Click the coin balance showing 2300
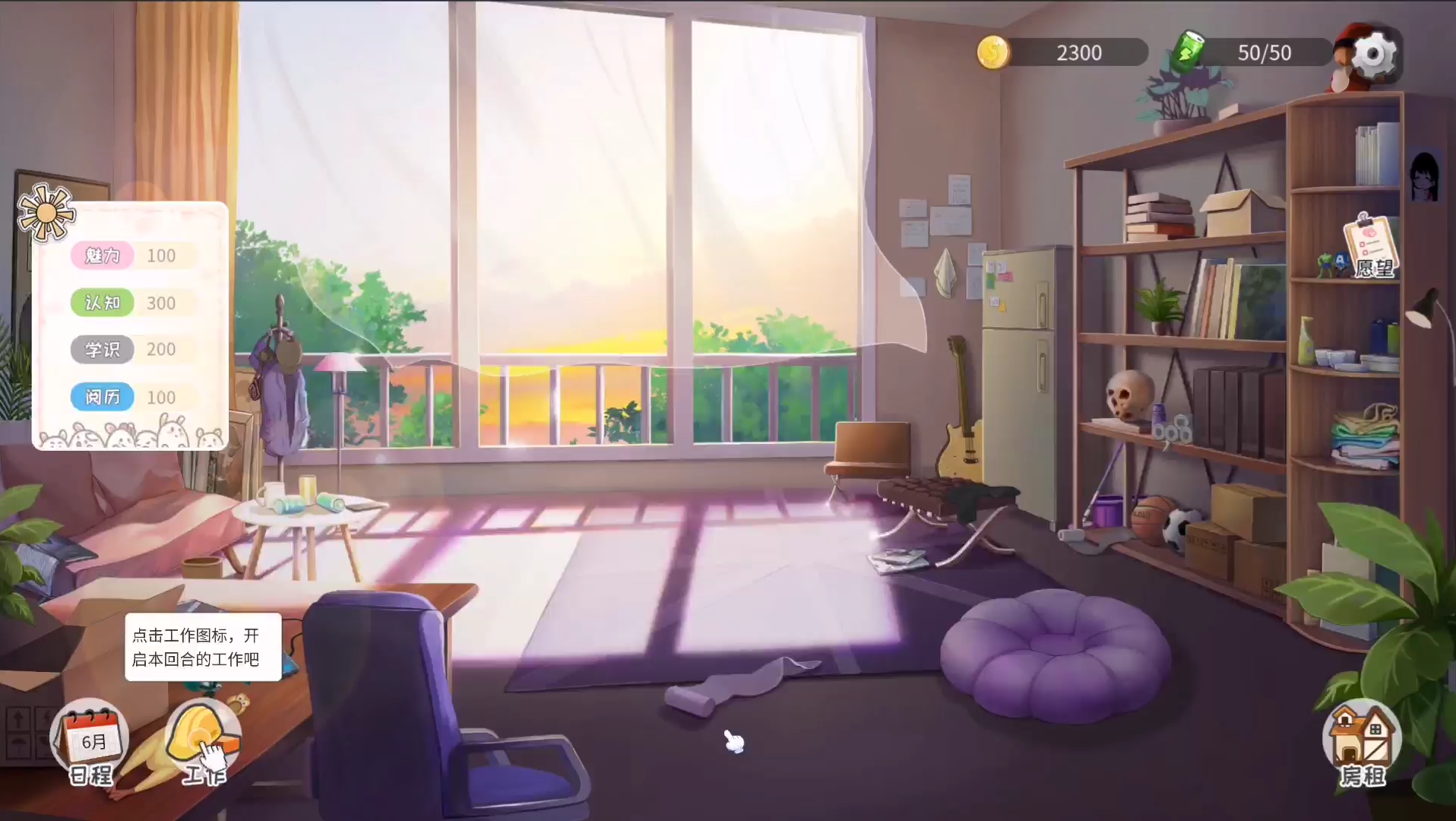Screen dimensions: 1456x821 [1078, 52]
